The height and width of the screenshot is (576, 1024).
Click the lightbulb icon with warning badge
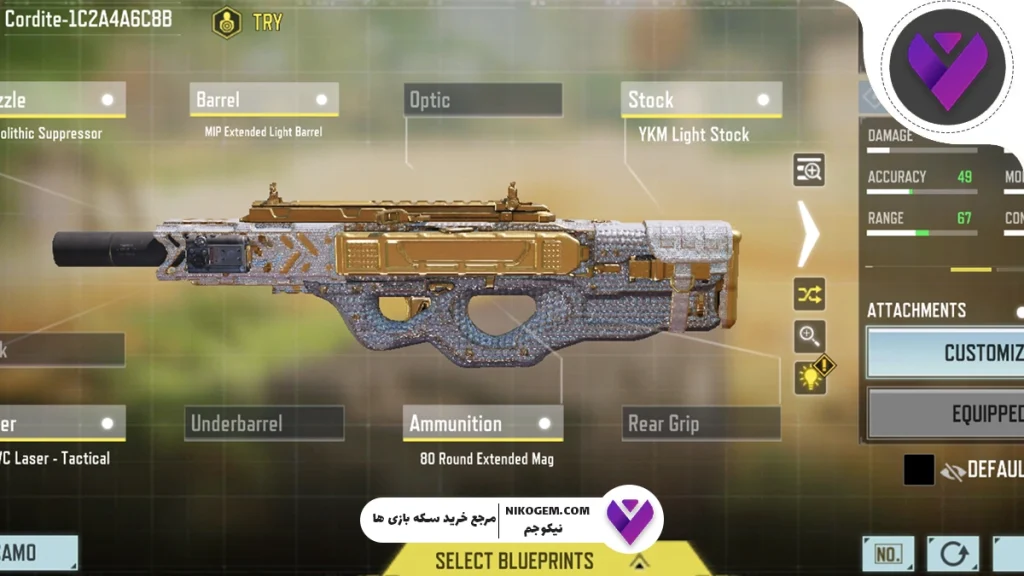click(x=811, y=376)
